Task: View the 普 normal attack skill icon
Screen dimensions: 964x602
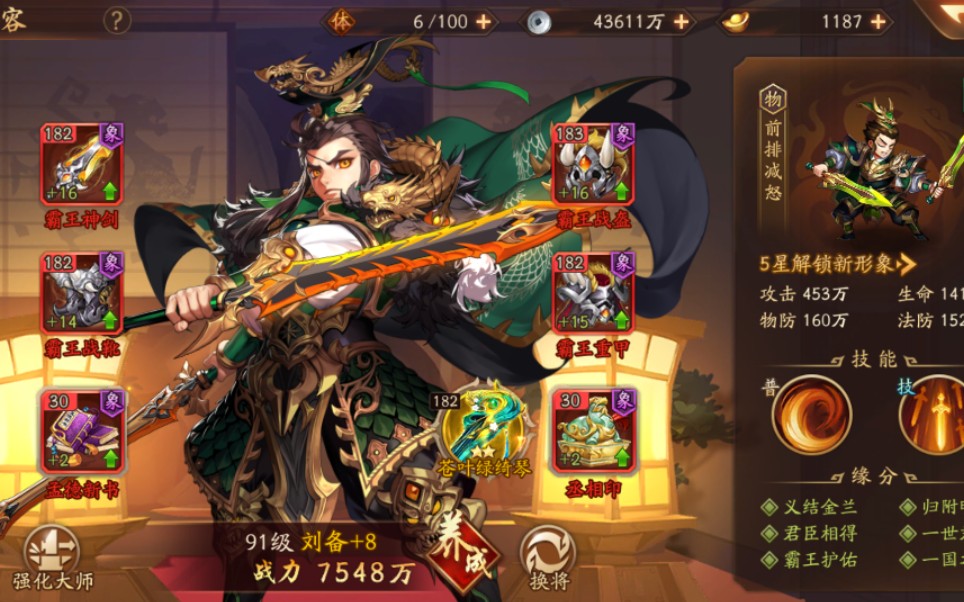Action: [x=811, y=413]
